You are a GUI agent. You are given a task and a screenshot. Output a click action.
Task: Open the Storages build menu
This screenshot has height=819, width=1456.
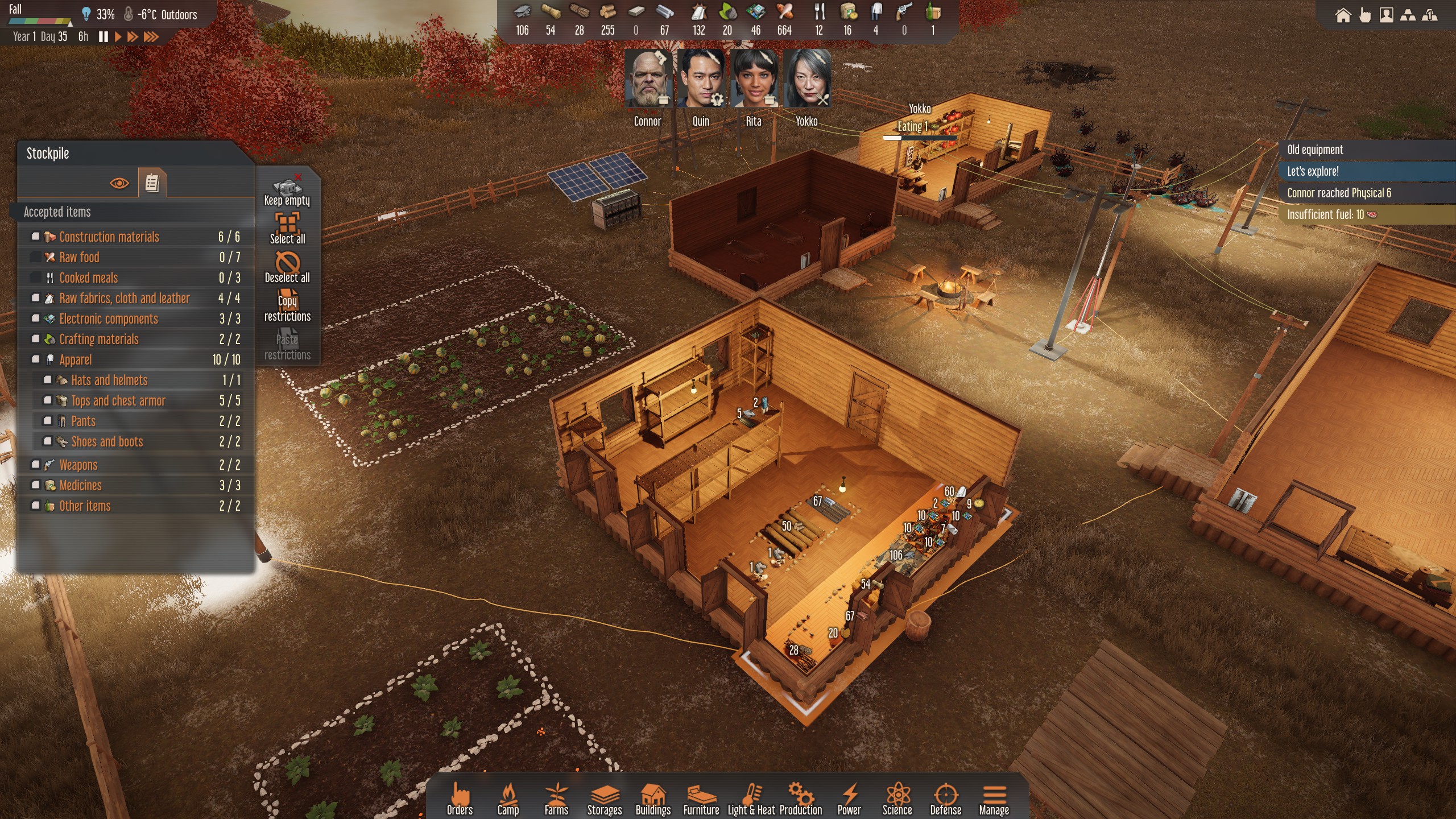(604, 800)
